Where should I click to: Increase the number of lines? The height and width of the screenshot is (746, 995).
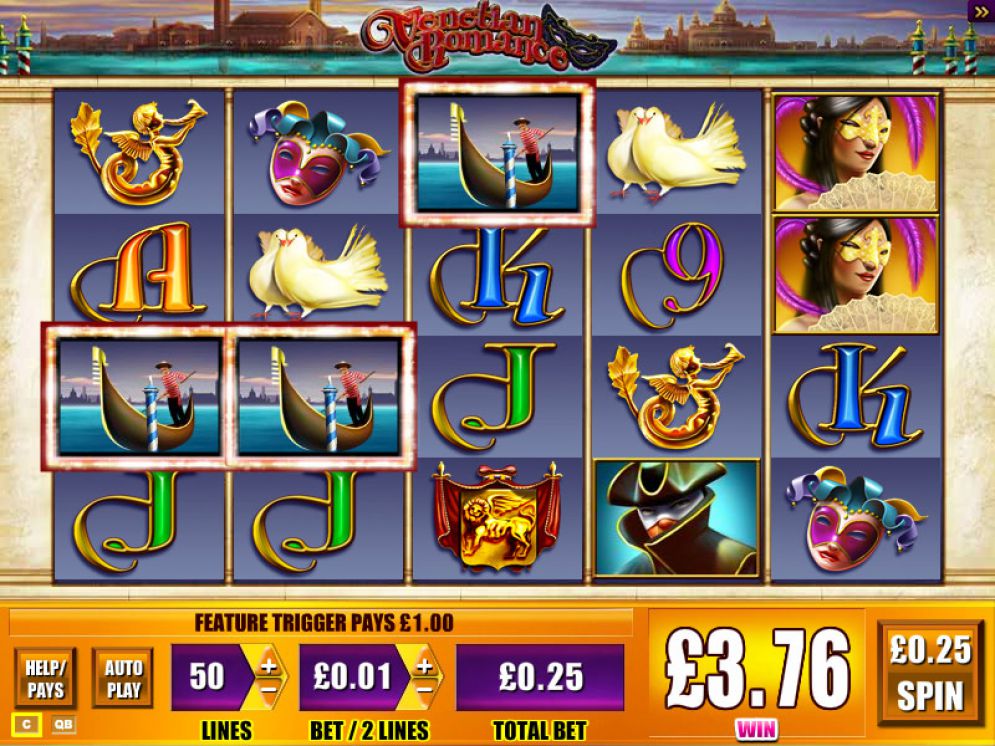coord(269,665)
